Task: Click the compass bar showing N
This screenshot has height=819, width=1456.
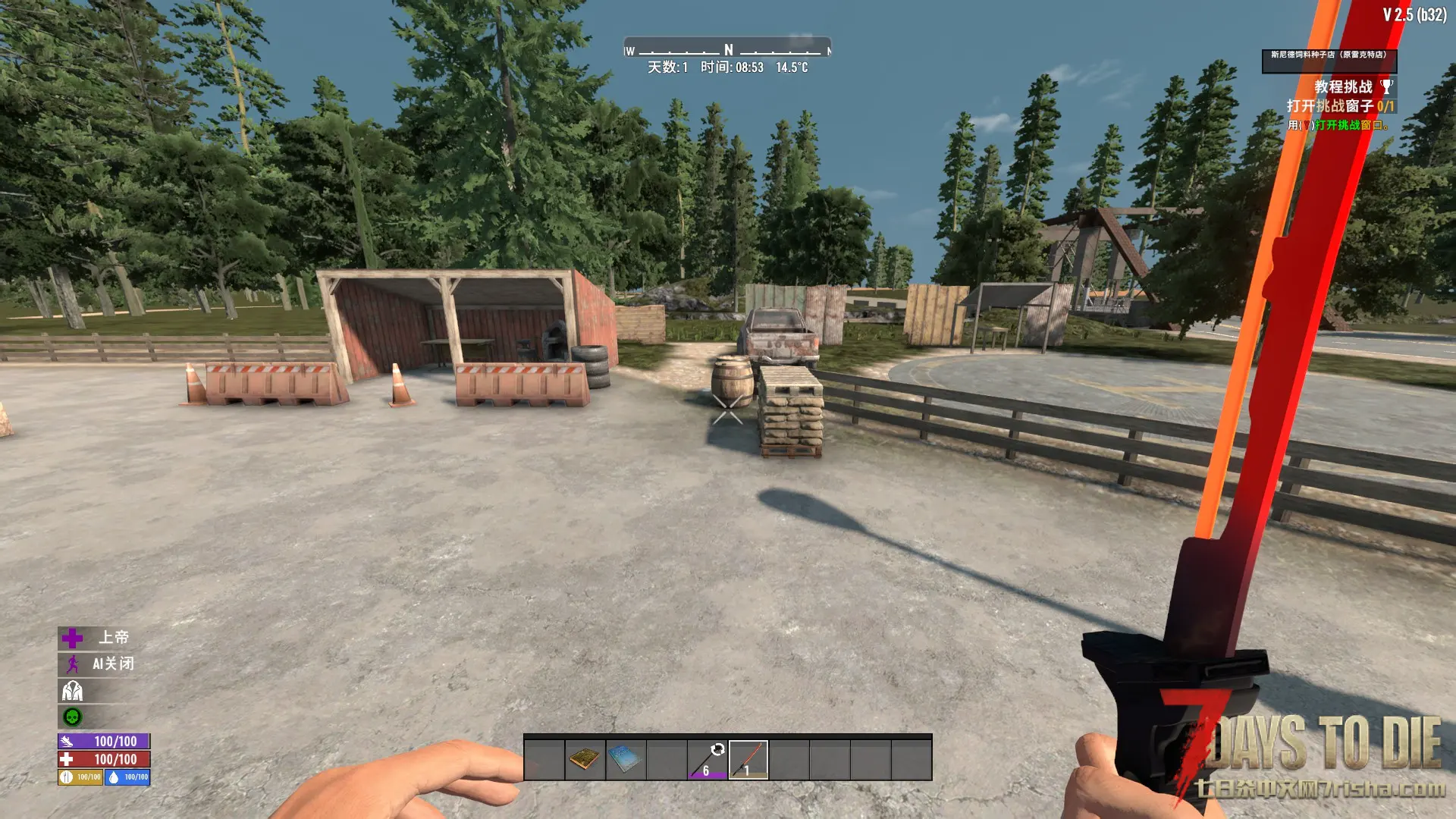Action: pyautogui.click(x=728, y=50)
